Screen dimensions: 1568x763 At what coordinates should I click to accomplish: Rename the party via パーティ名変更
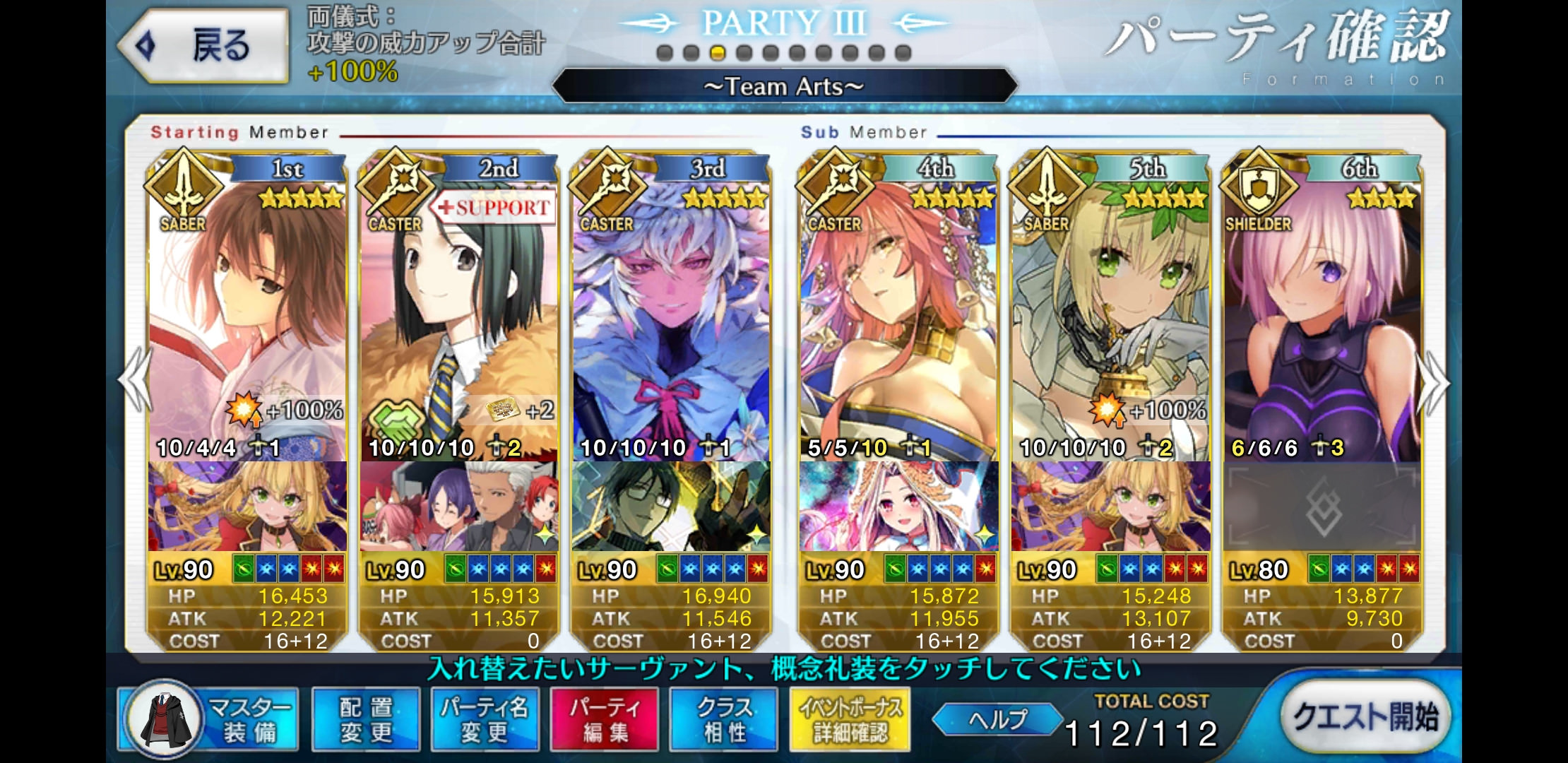tap(485, 719)
